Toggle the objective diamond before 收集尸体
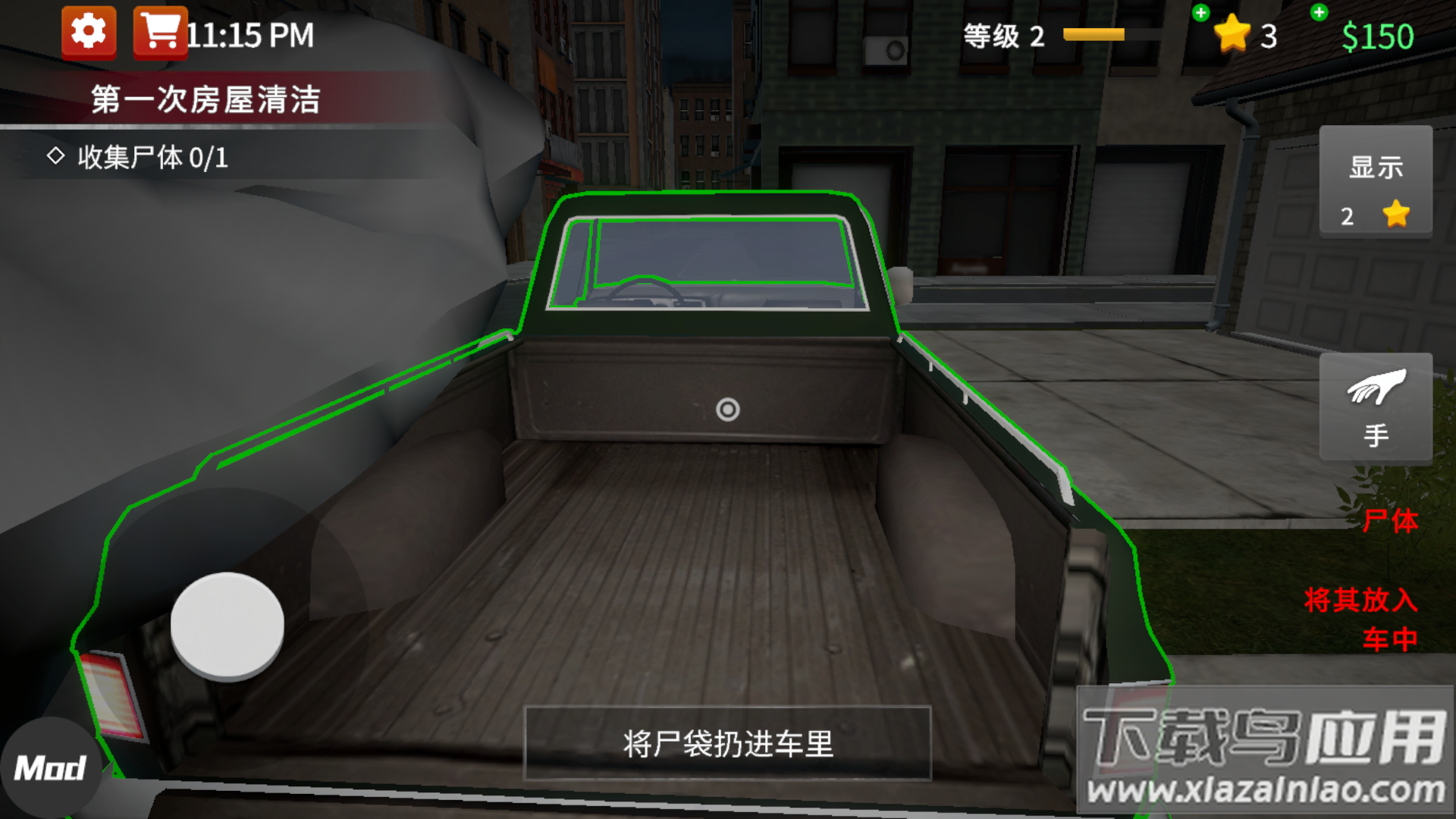Screen dimensions: 1456x819 point(55,158)
